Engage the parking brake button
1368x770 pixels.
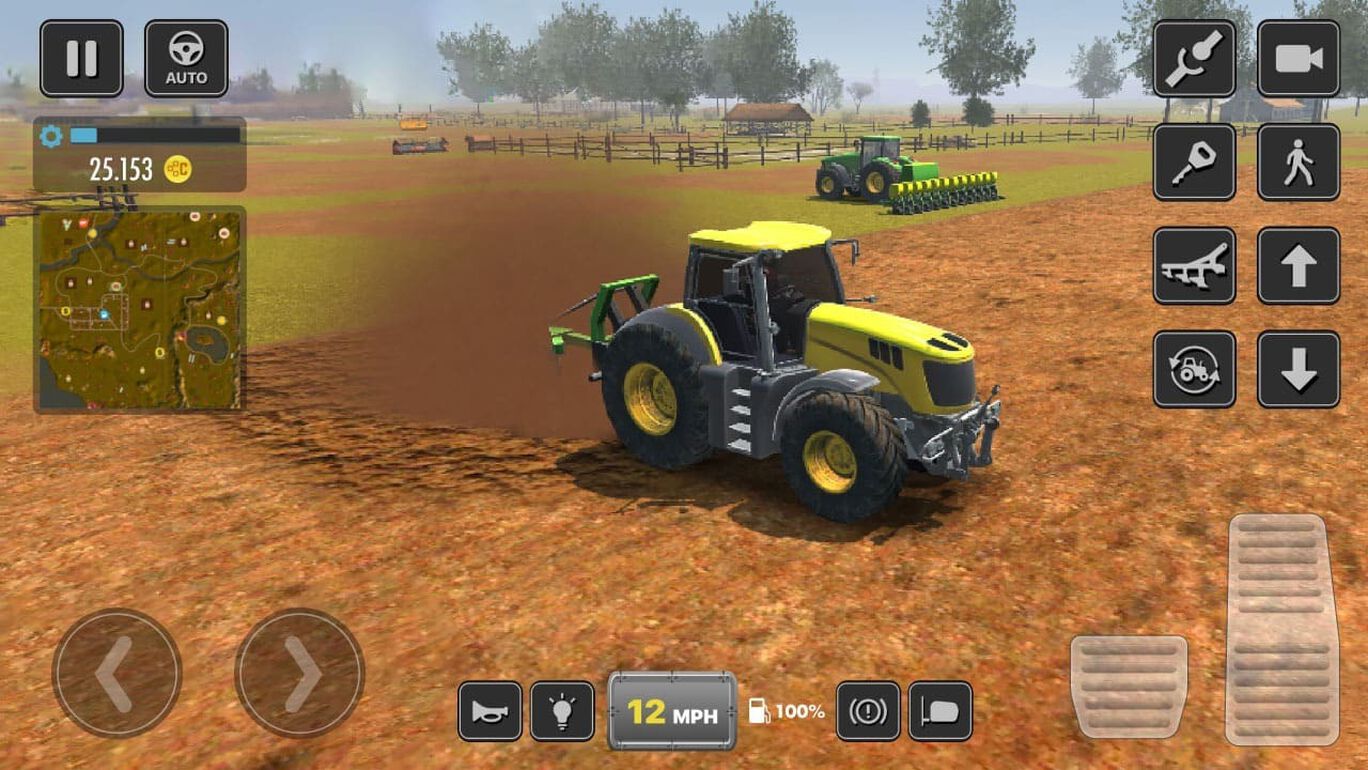[x=868, y=711]
